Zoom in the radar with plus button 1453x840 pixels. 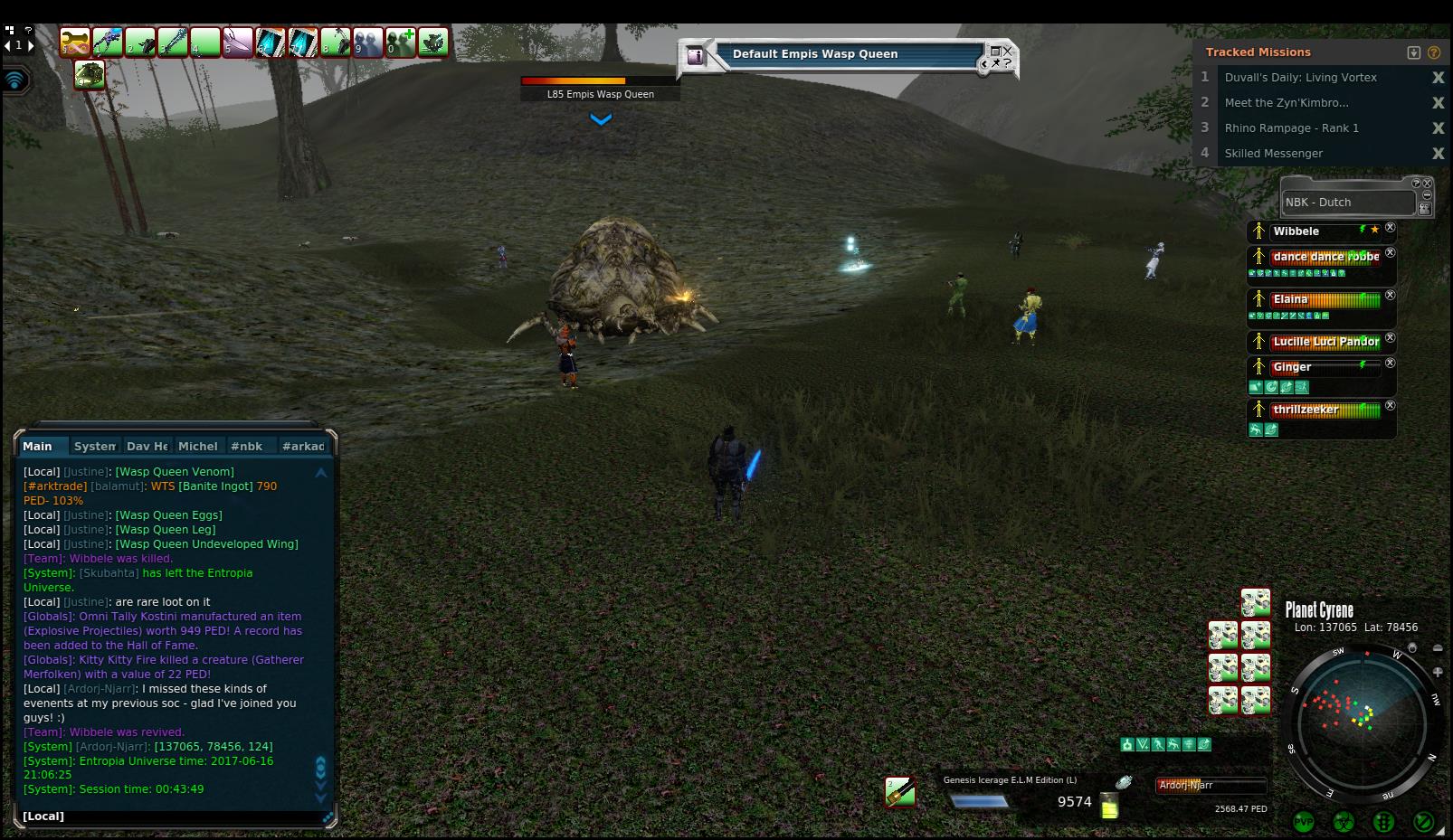point(1438,672)
